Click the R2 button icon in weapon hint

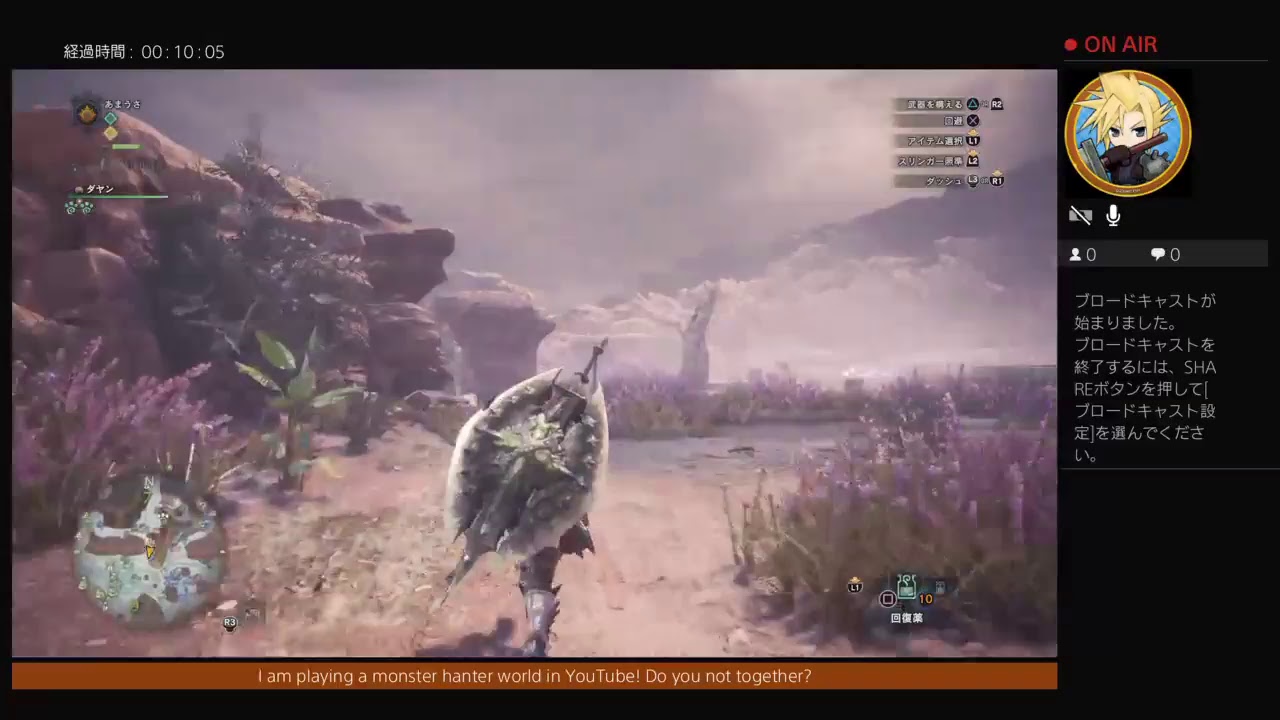click(x=996, y=104)
